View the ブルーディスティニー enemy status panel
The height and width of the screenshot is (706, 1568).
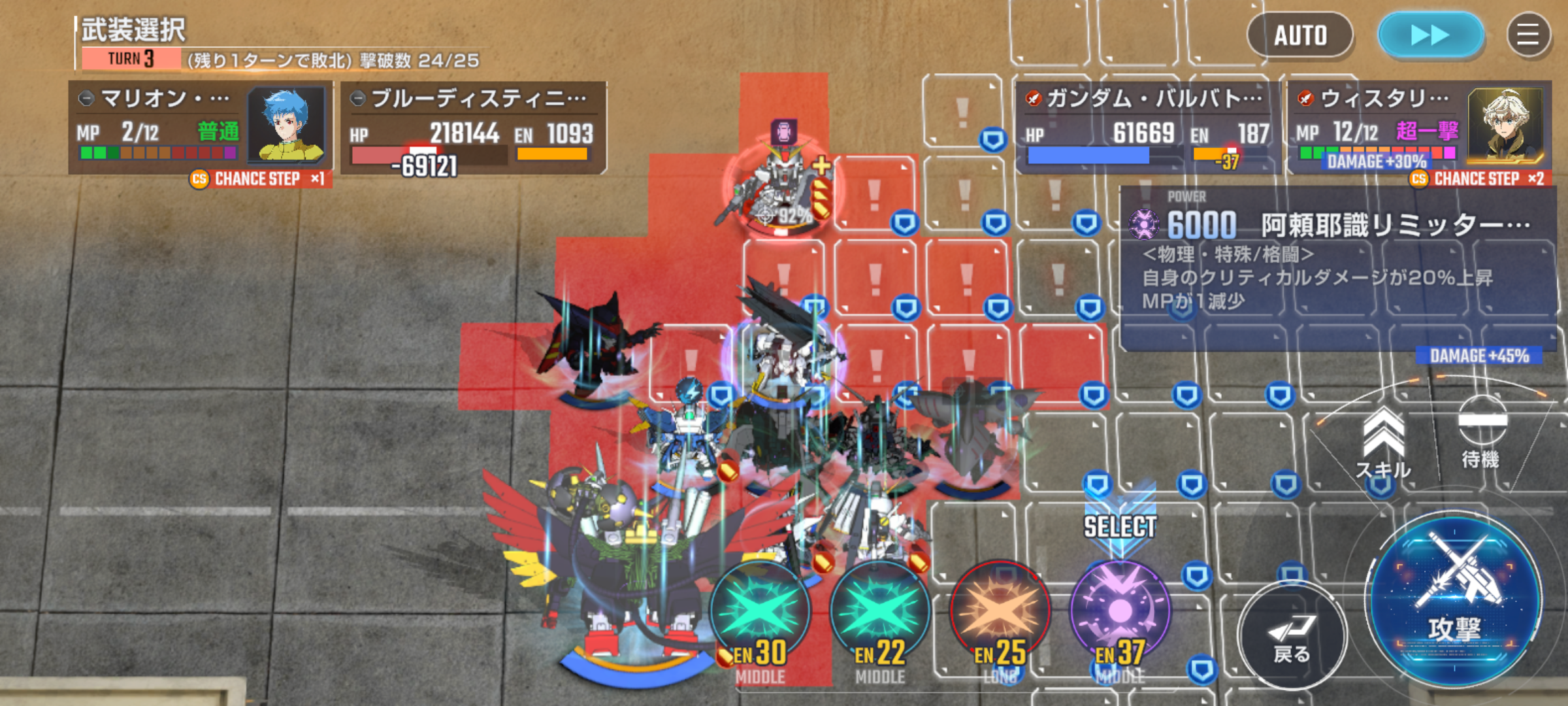tap(473, 127)
